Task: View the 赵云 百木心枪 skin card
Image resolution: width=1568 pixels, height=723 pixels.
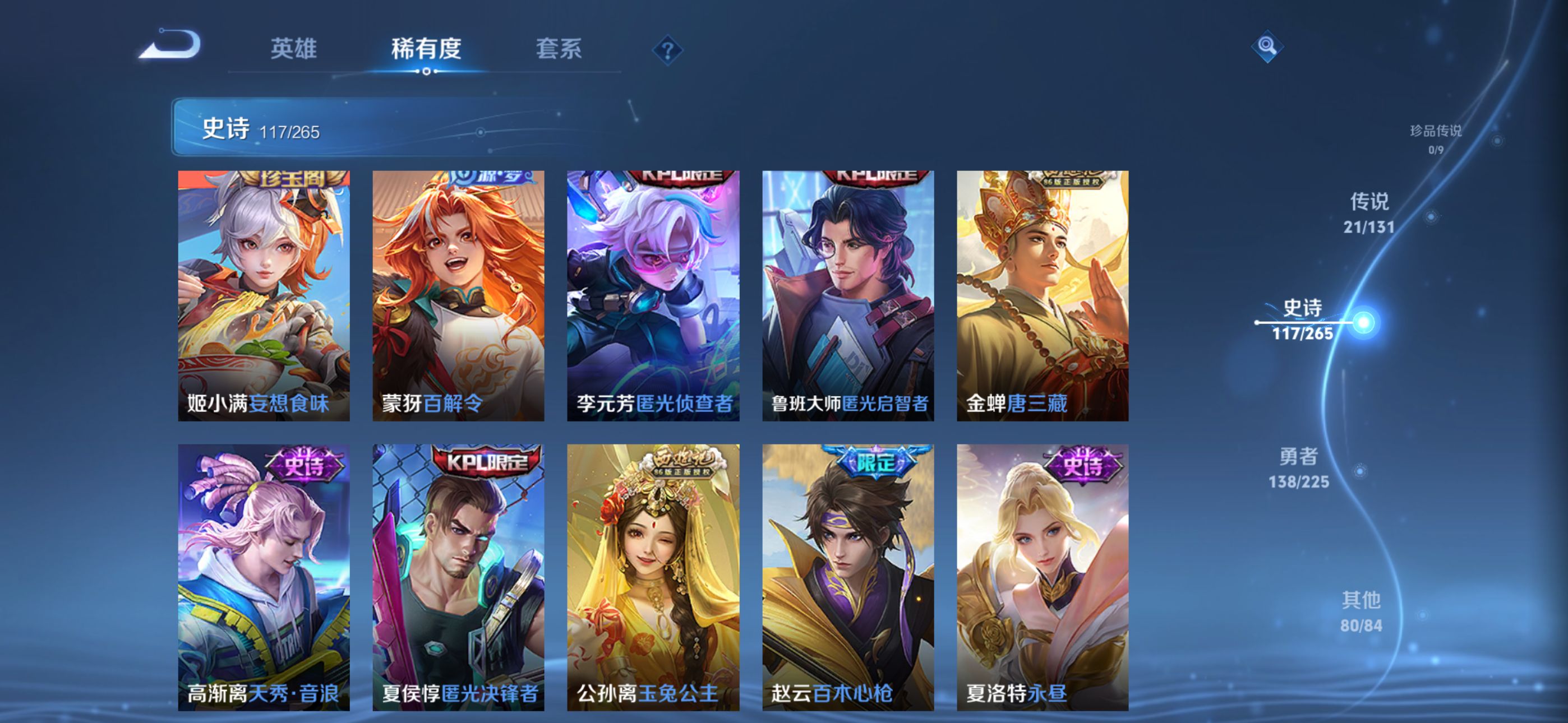Action: [848, 577]
